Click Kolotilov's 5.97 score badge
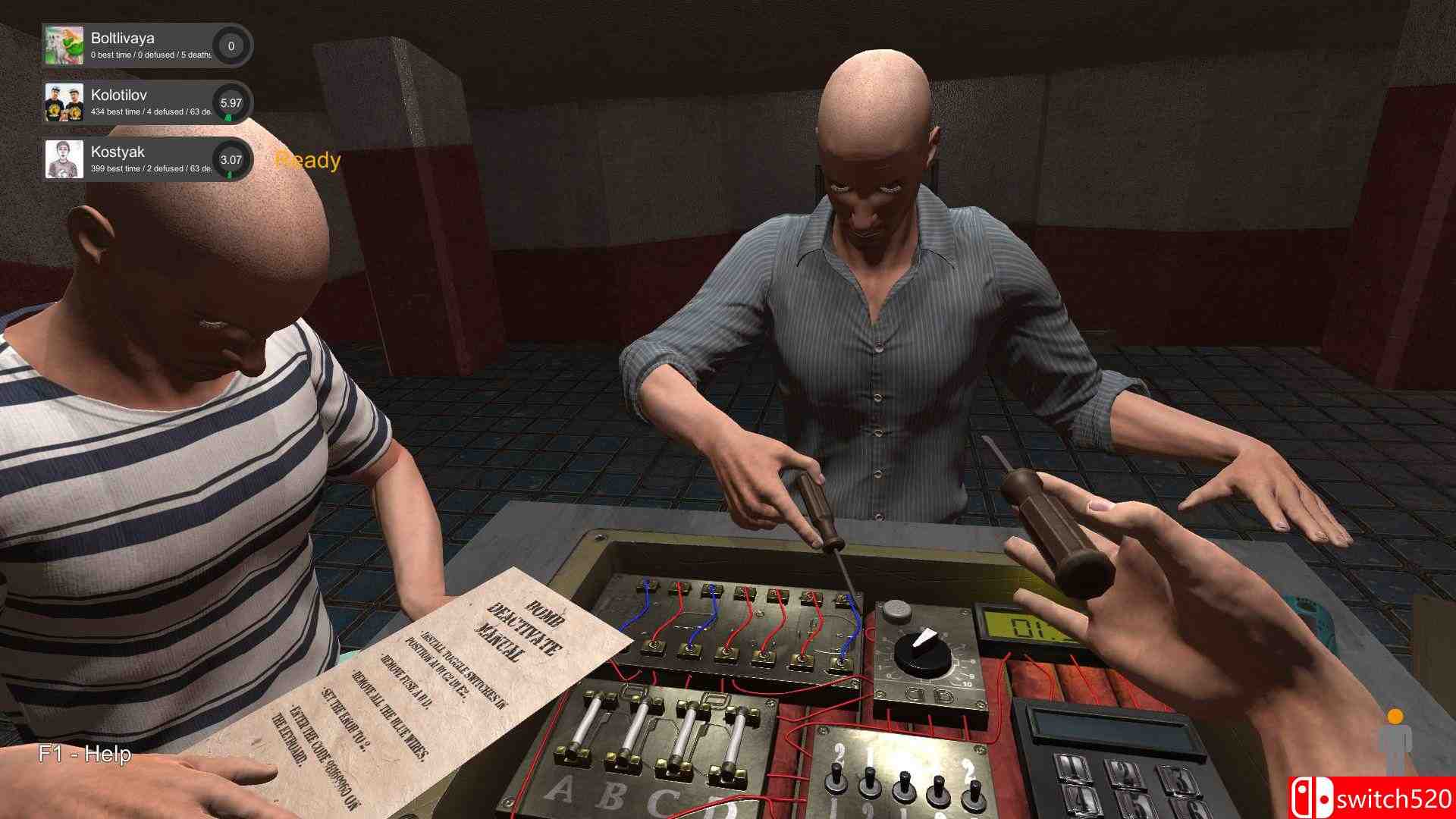Screen dimensions: 1456x819 point(231,102)
